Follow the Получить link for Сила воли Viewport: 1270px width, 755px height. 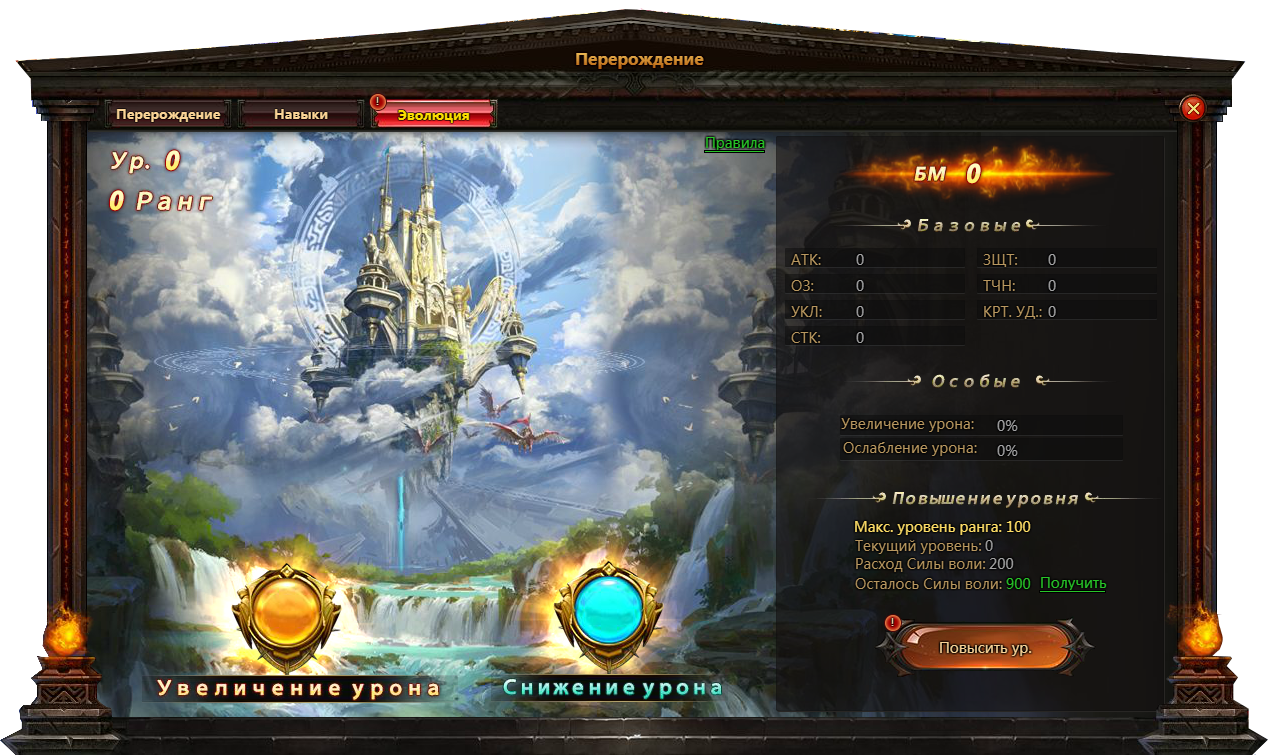tap(1073, 584)
